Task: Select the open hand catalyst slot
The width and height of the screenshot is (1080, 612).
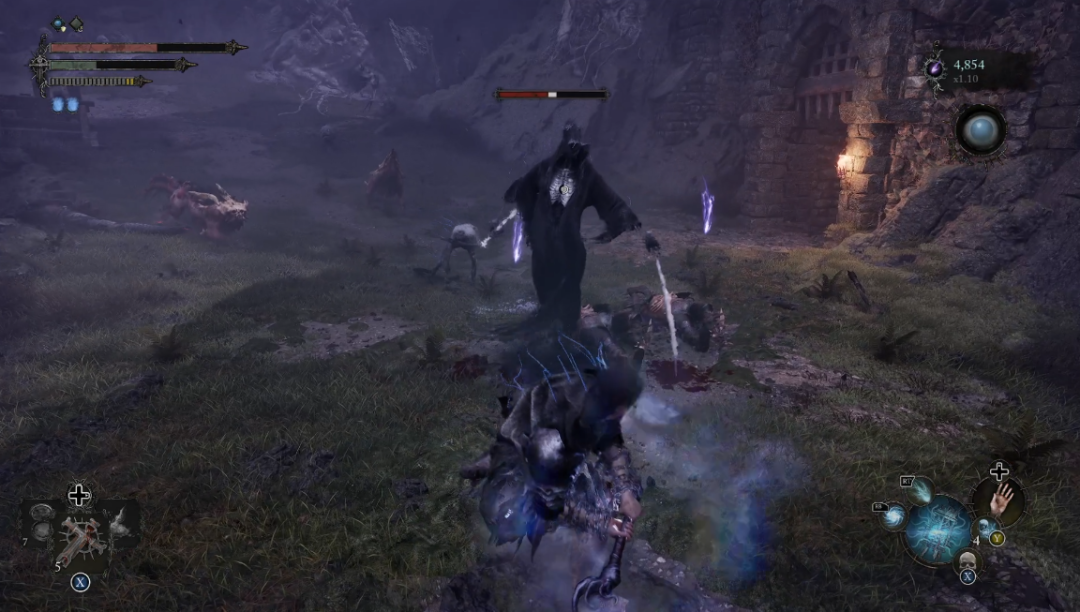Action: (x=998, y=500)
